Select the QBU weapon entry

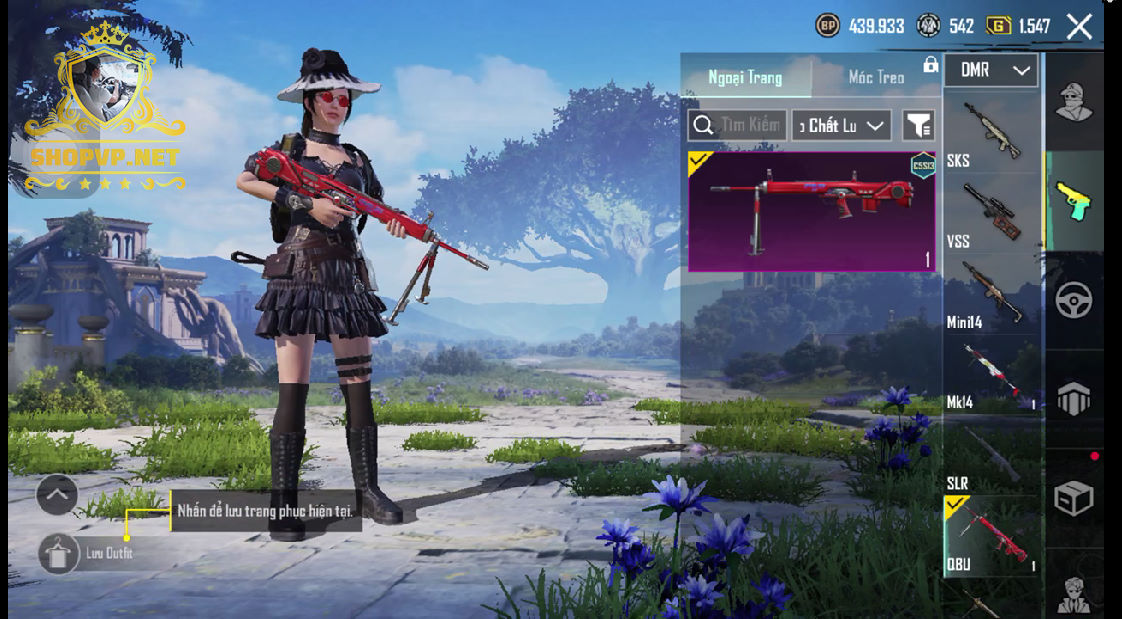tap(992, 535)
